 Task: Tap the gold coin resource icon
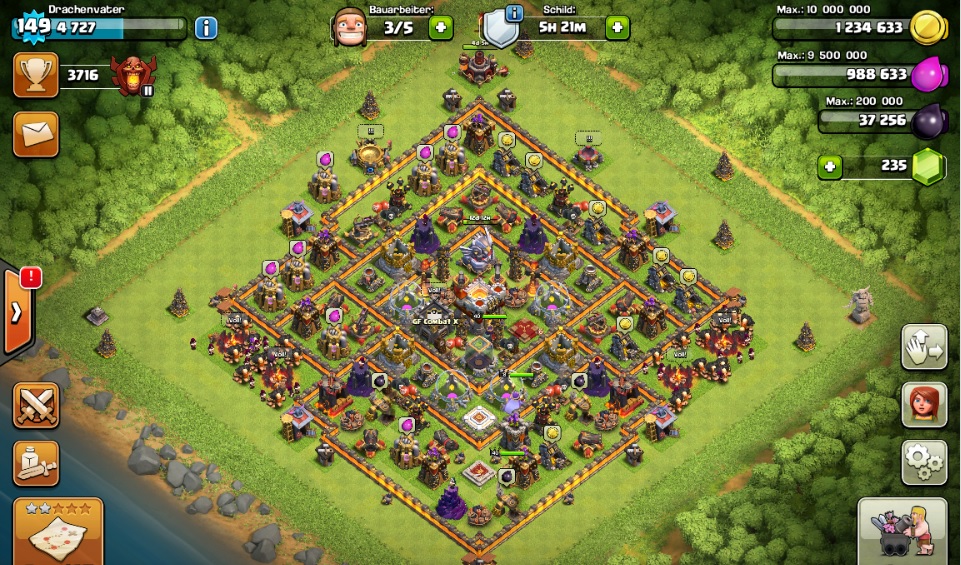(x=928, y=28)
